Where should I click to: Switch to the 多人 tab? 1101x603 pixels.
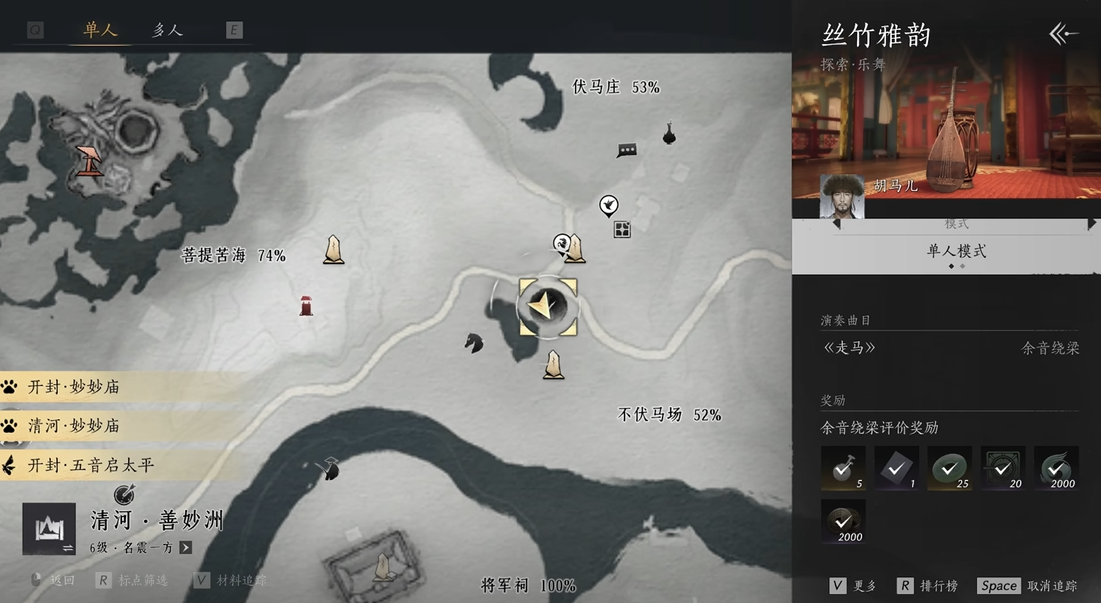click(167, 30)
